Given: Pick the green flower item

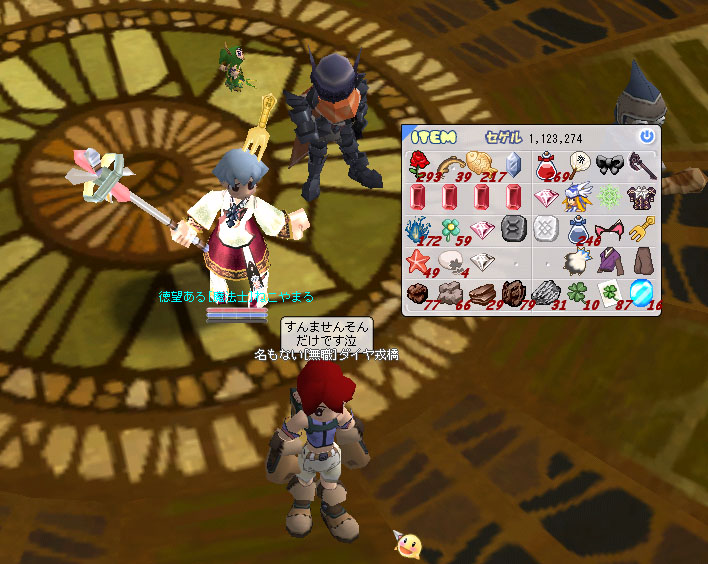Looking at the screenshot, I should tap(451, 229).
